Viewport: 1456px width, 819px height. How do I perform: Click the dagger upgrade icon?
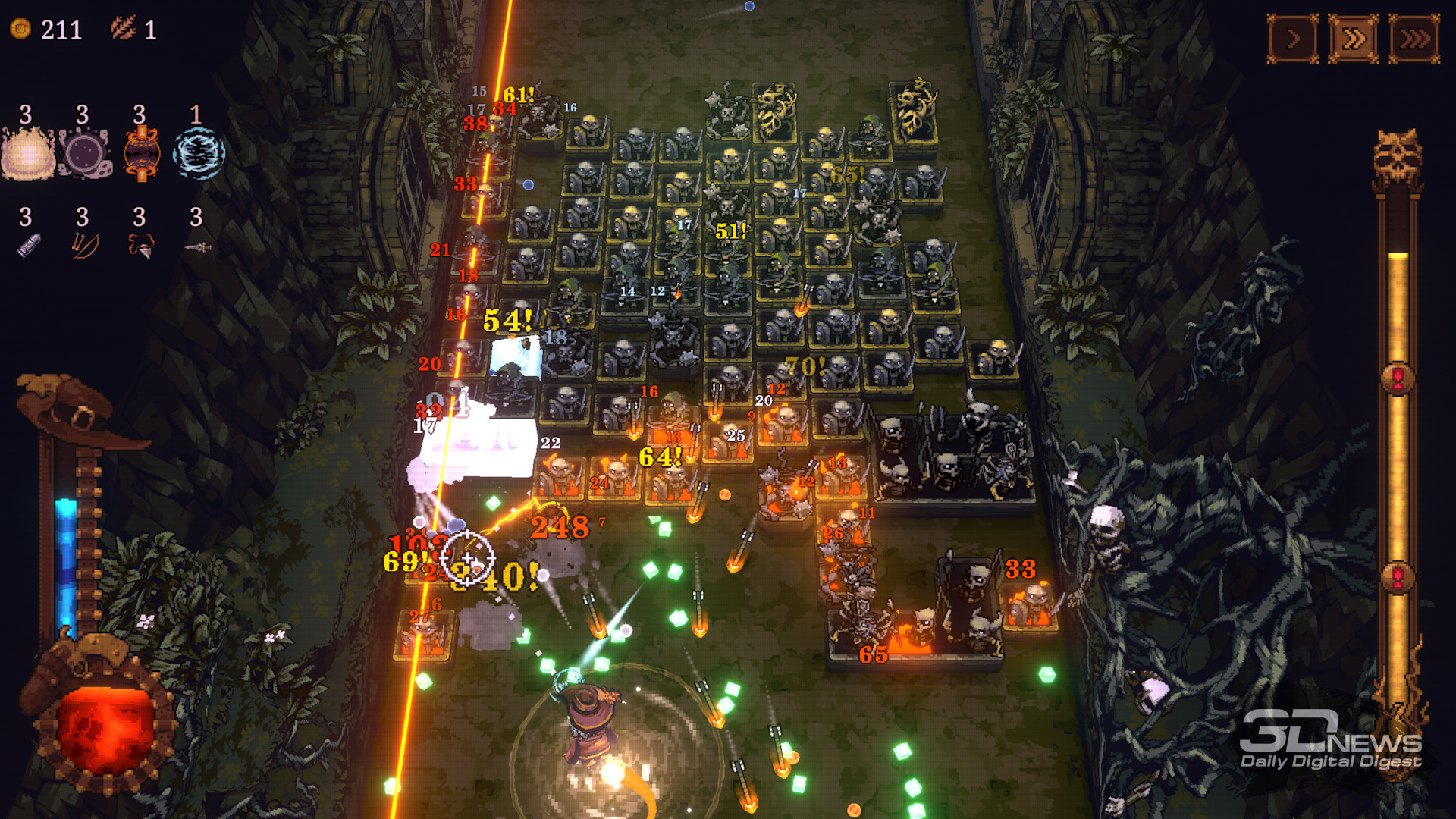(198, 247)
